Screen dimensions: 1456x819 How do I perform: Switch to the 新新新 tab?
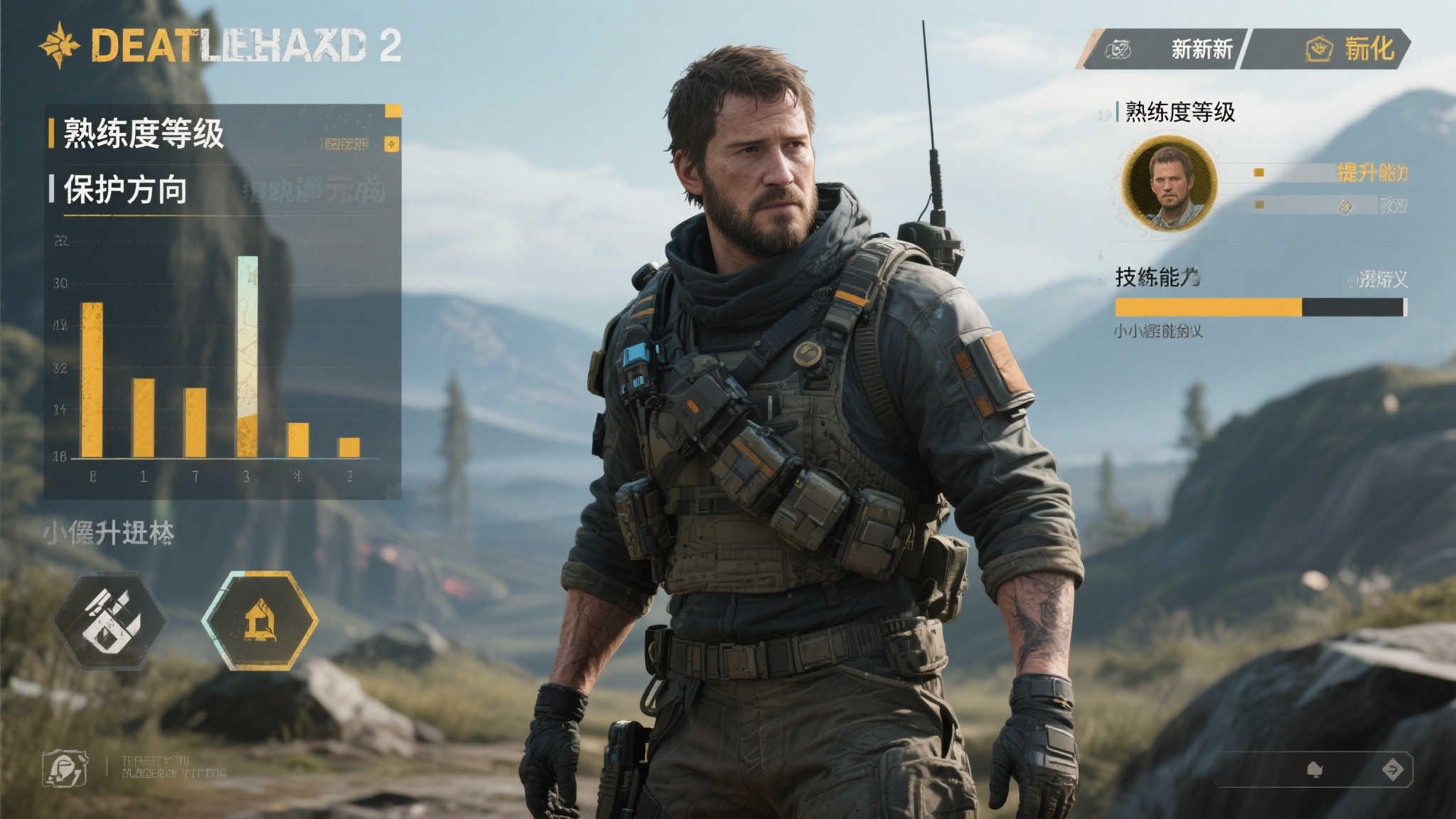tap(1173, 49)
